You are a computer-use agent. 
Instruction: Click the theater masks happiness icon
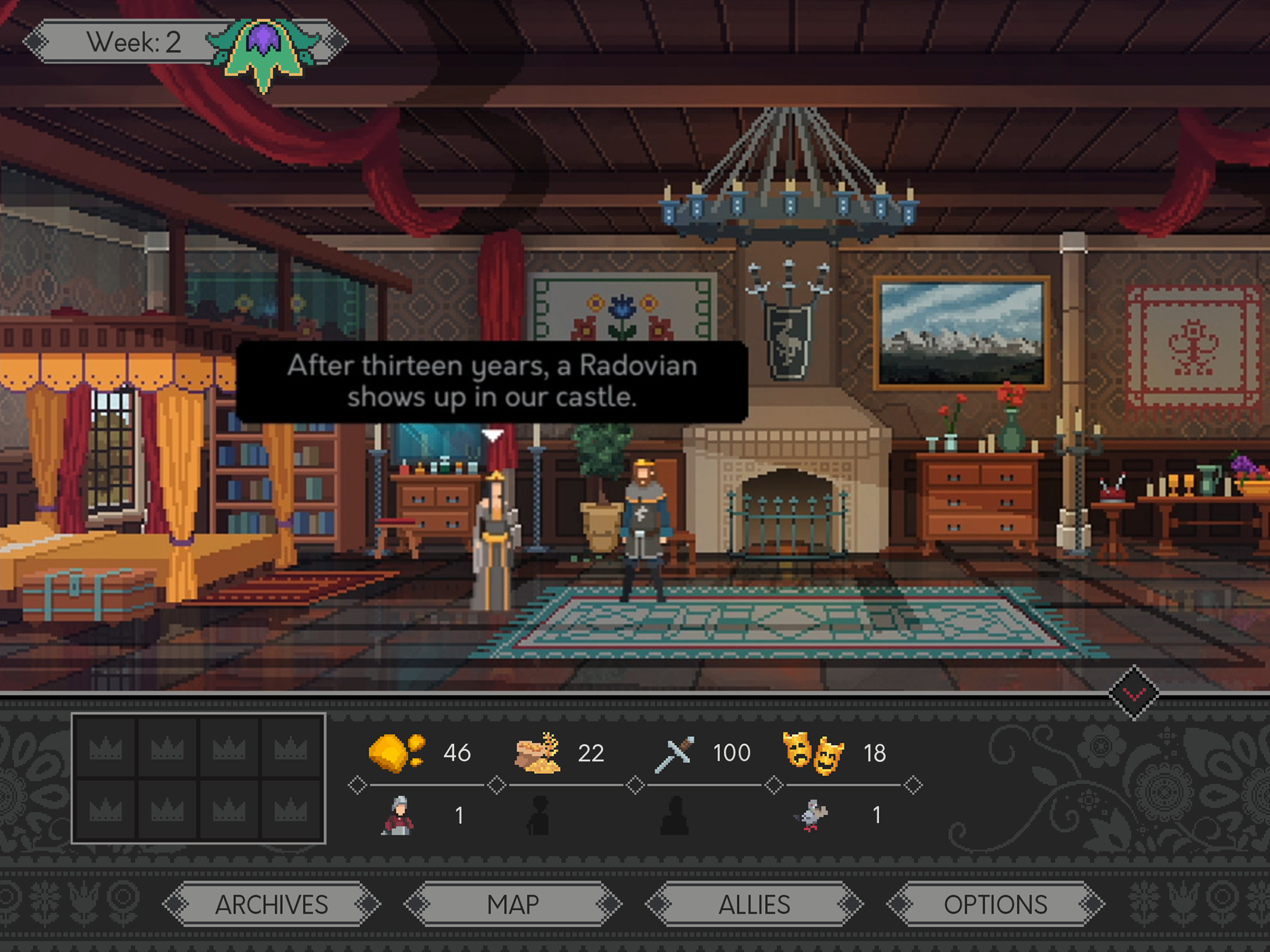(x=813, y=753)
